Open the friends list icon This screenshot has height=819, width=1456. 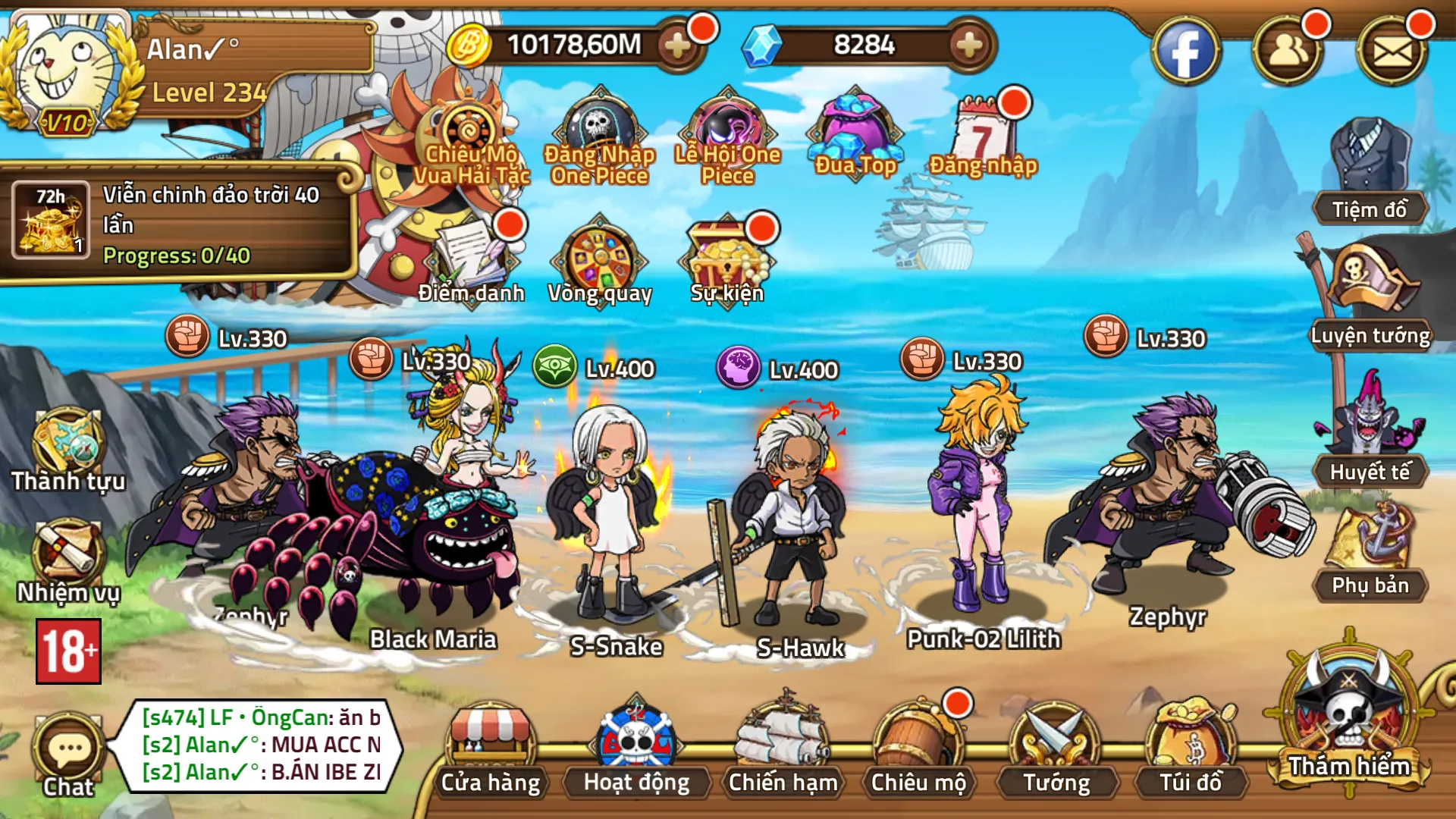coord(1288,52)
